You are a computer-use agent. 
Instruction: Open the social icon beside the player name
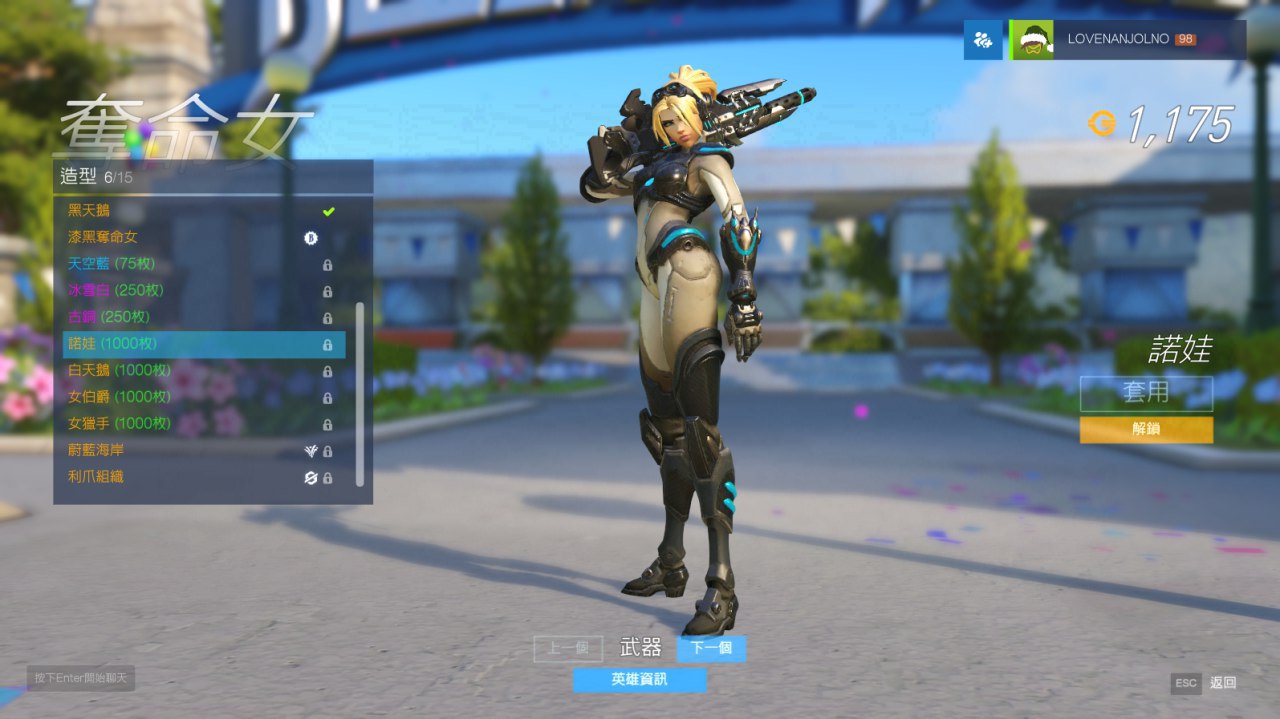983,40
